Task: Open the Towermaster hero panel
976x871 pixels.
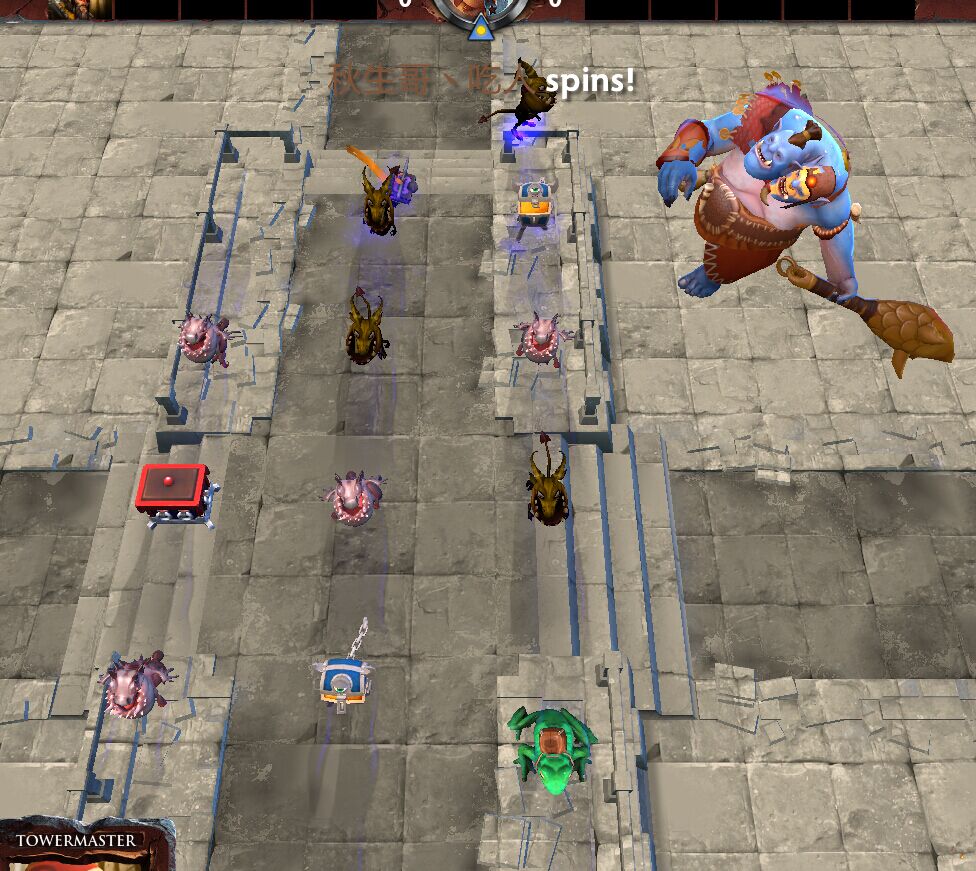Action: click(78, 843)
